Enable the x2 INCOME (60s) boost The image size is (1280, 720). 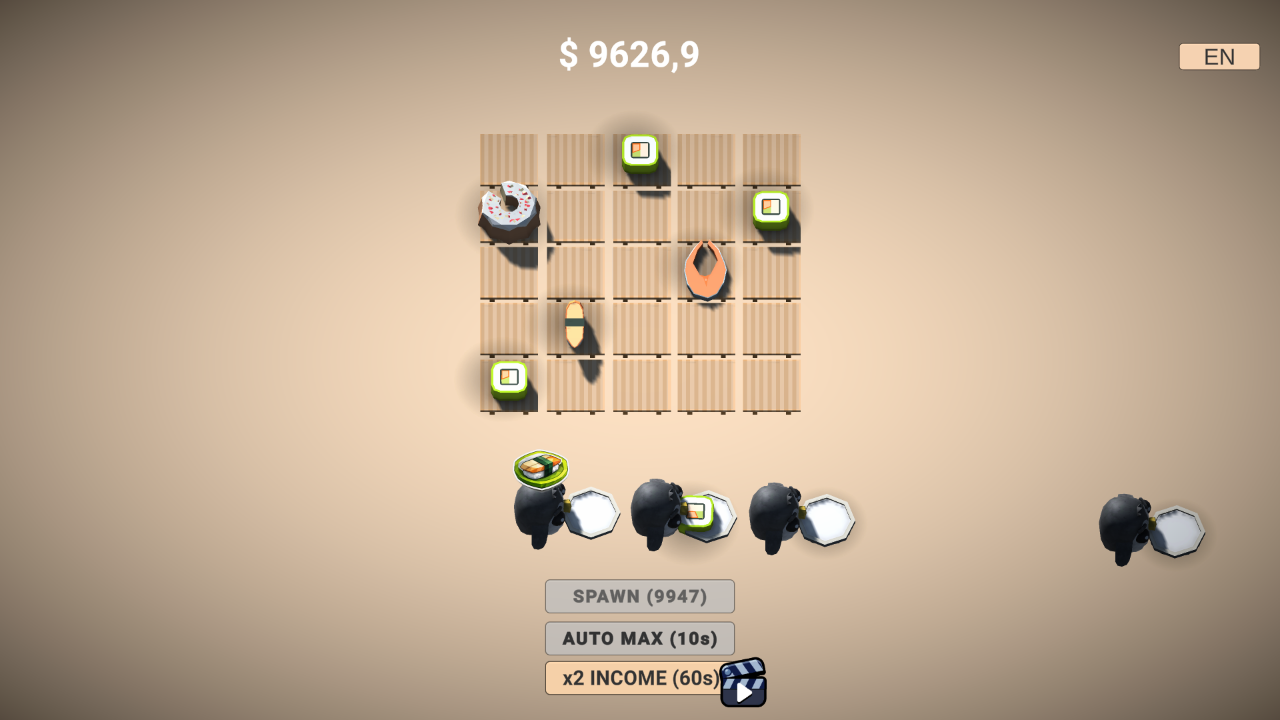(630, 677)
